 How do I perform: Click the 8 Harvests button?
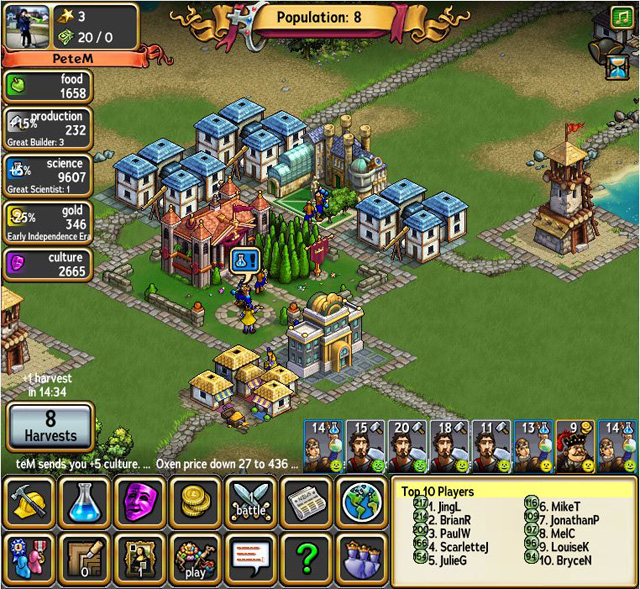pyautogui.click(x=50, y=427)
